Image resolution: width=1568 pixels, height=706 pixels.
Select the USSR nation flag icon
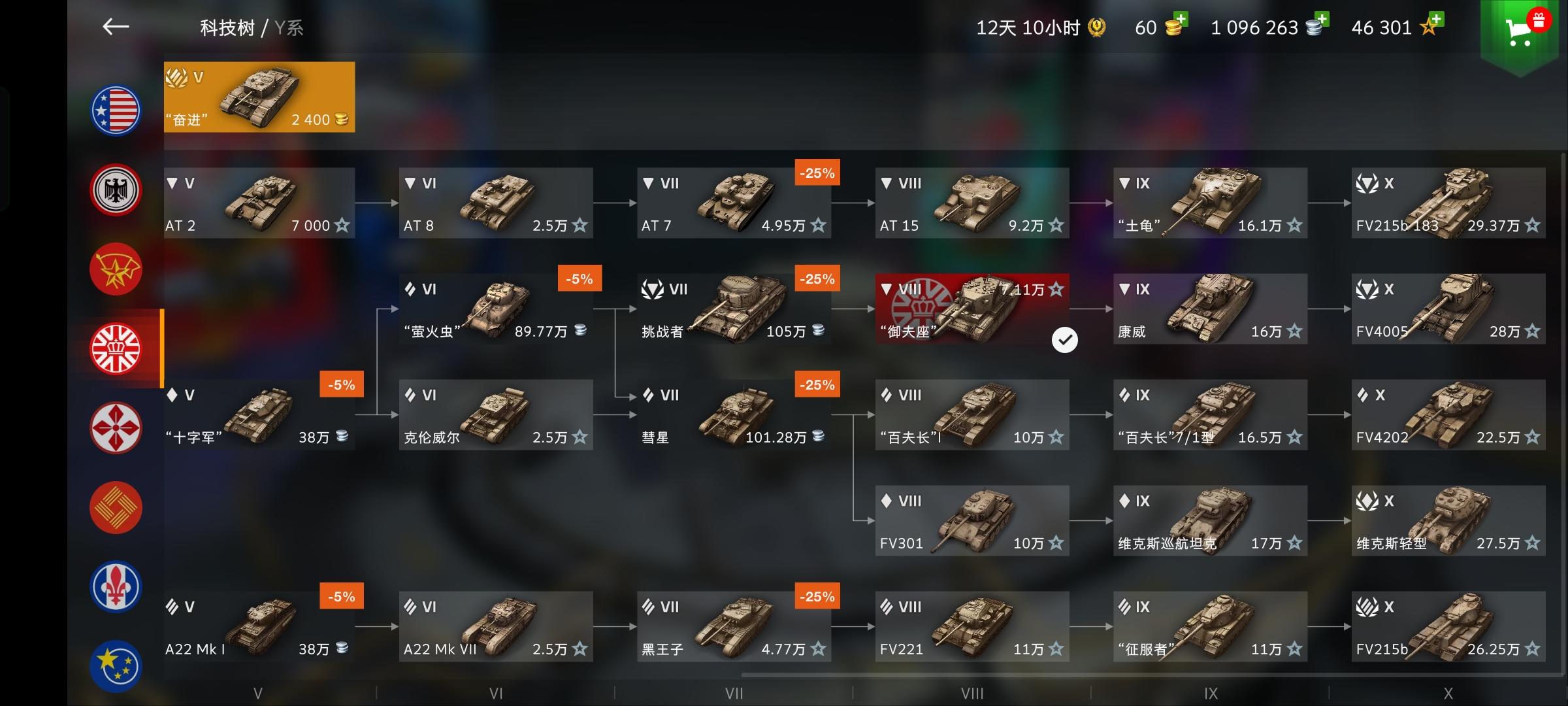pyautogui.click(x=116, y=269)
